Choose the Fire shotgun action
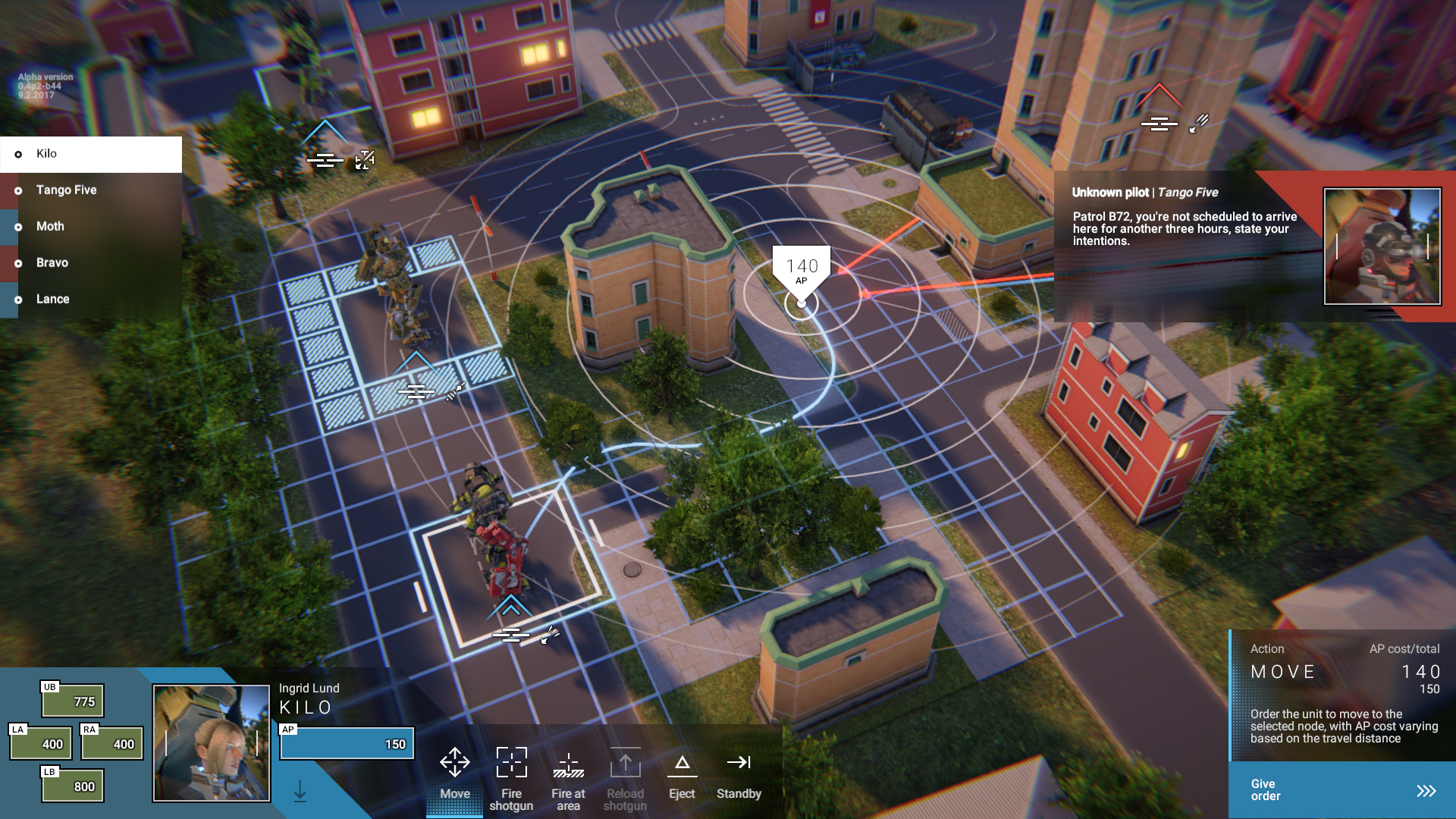Image resolution: width=1456 pixels, height=819 pixels. [x=511, y=778]
